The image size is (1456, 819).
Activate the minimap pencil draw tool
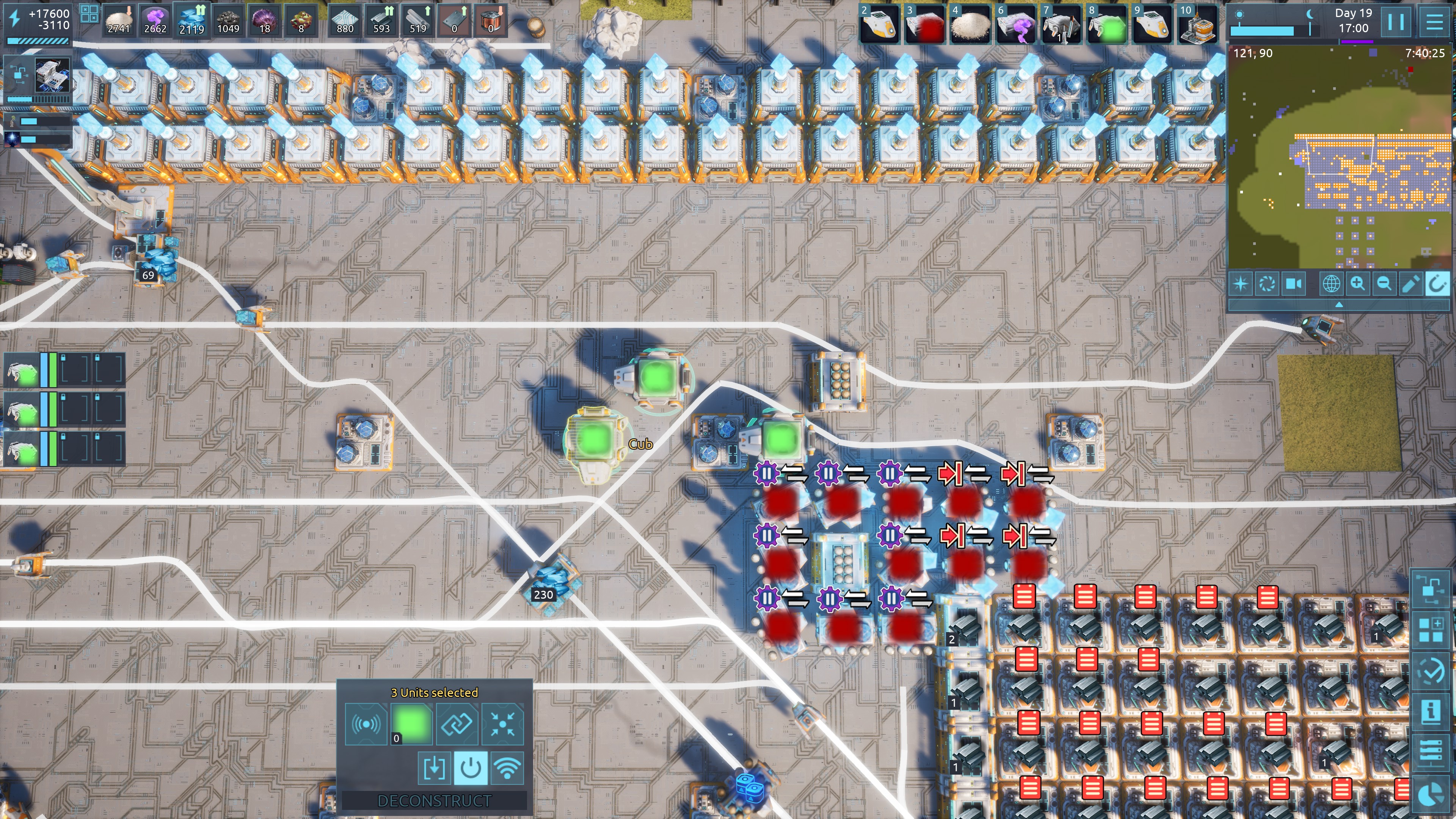coord(1410,283)
